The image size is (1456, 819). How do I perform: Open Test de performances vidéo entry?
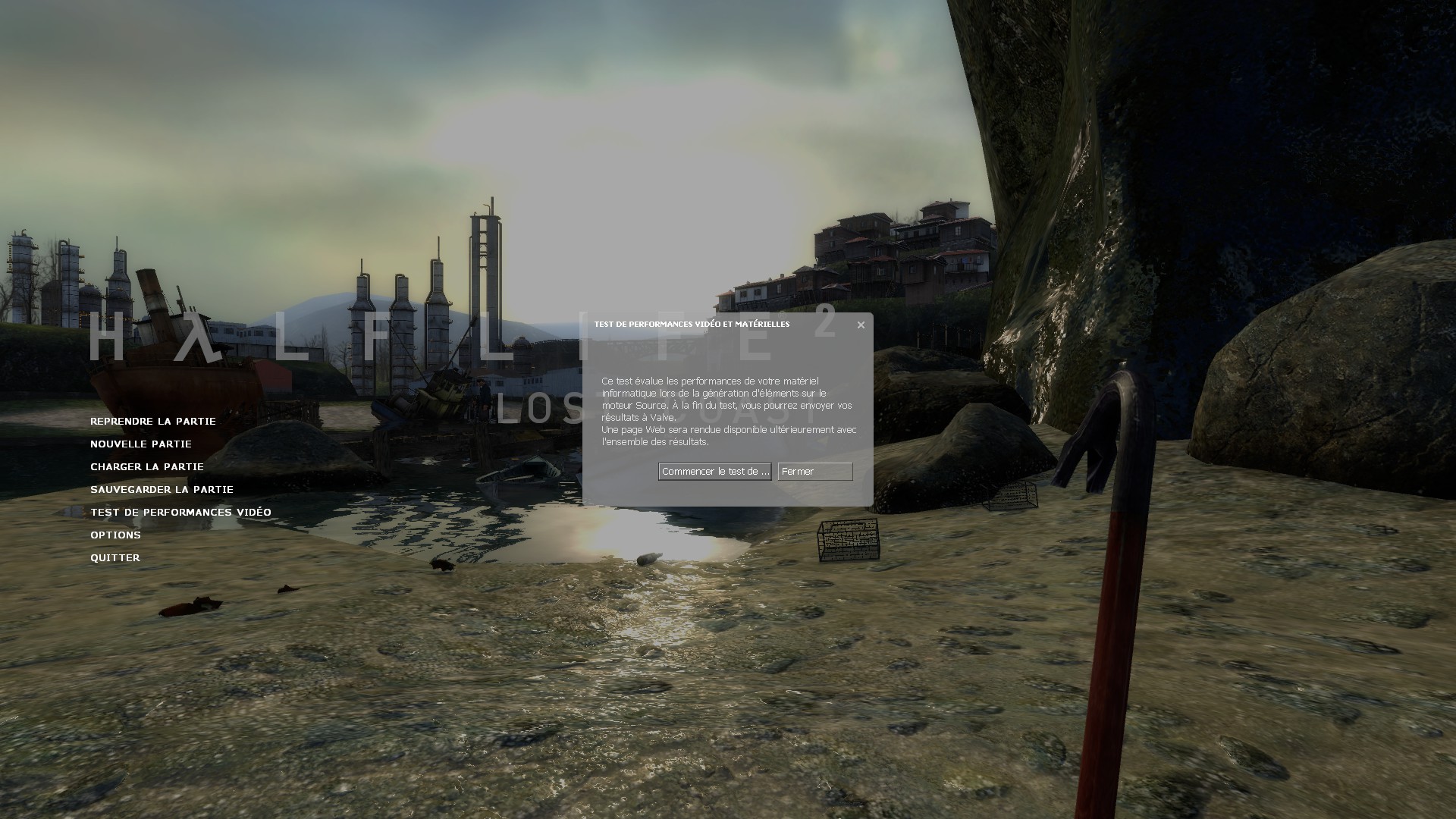pos(180,513)
